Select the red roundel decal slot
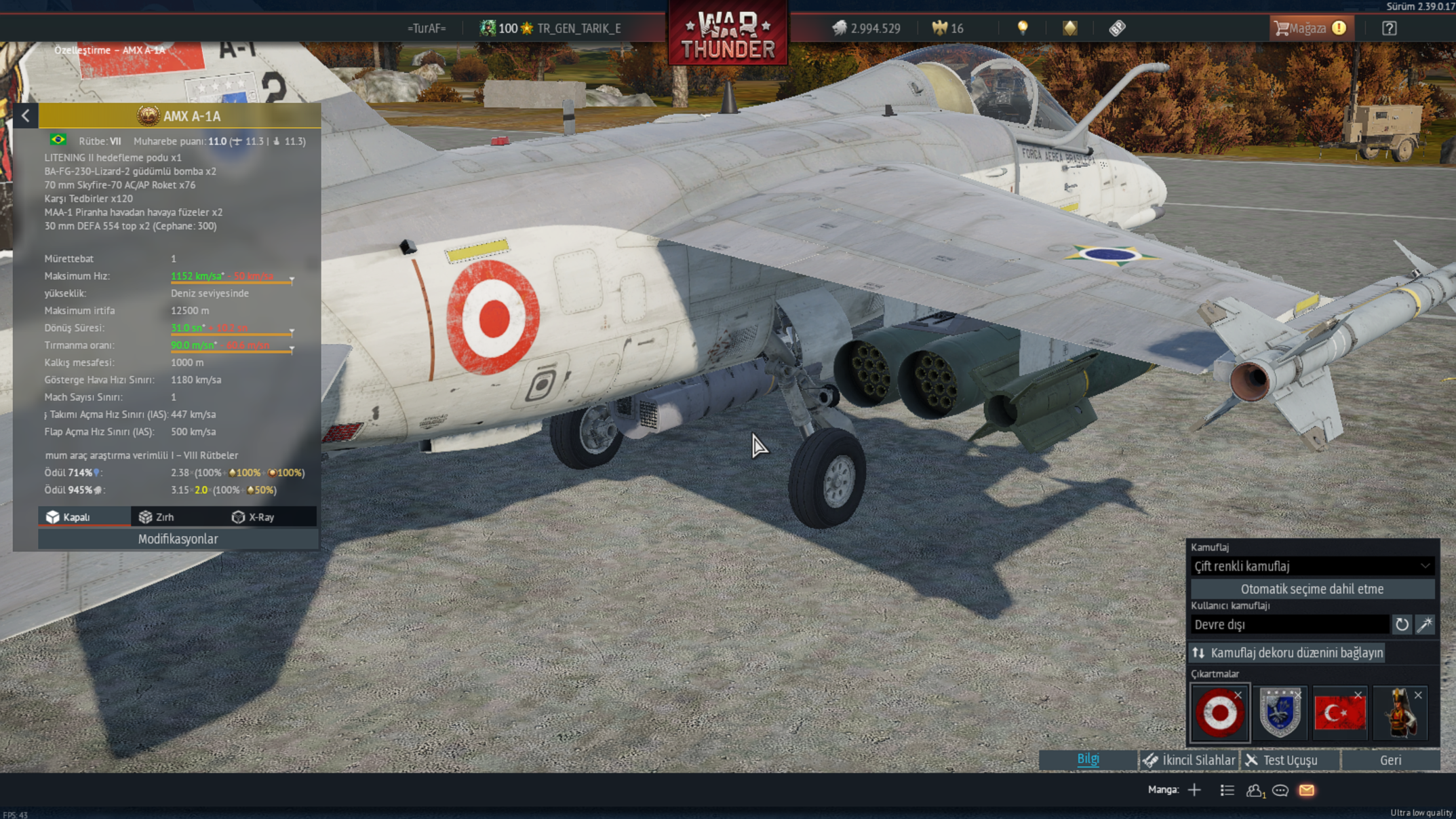 click(1219, 712)
